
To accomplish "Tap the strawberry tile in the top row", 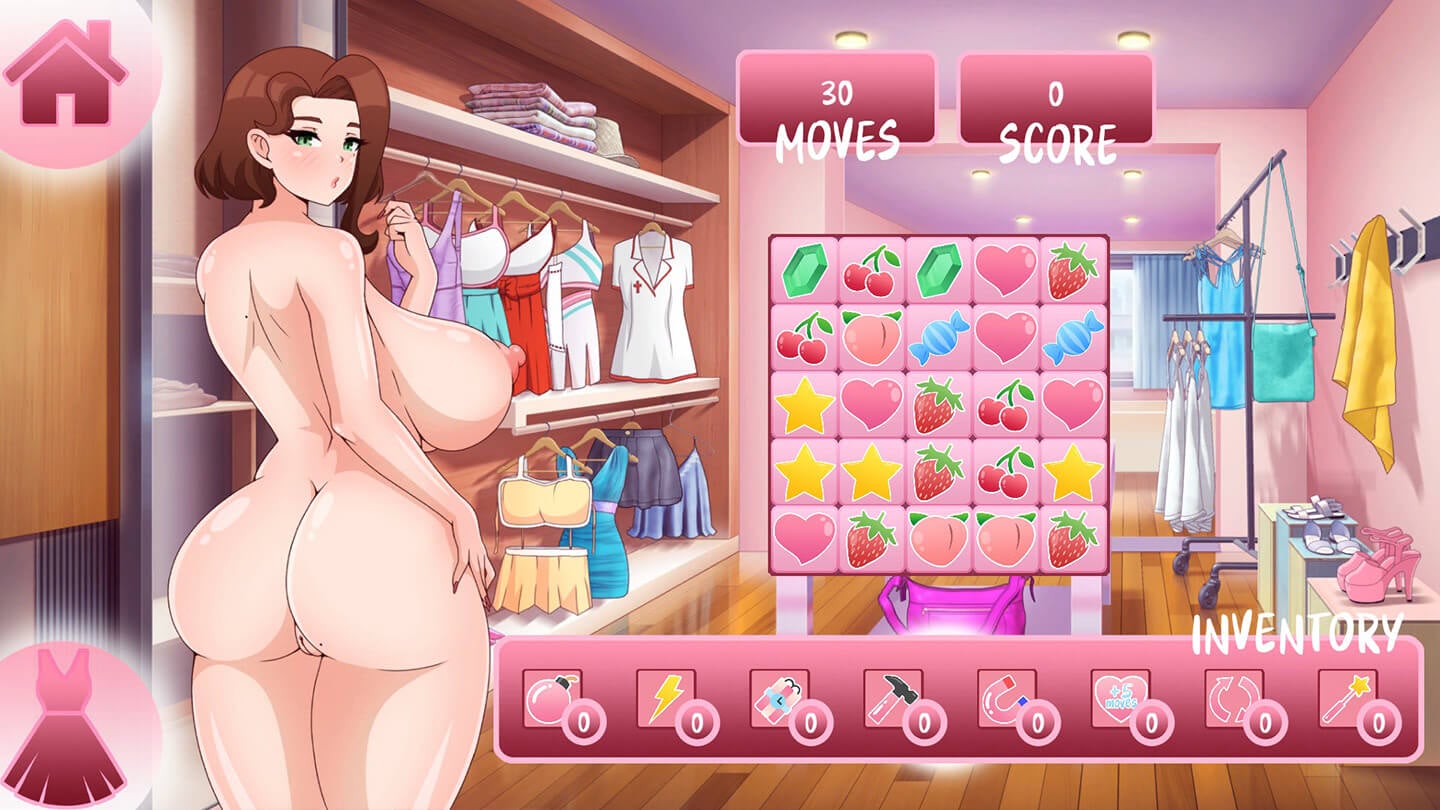I will click(1073, 270).
